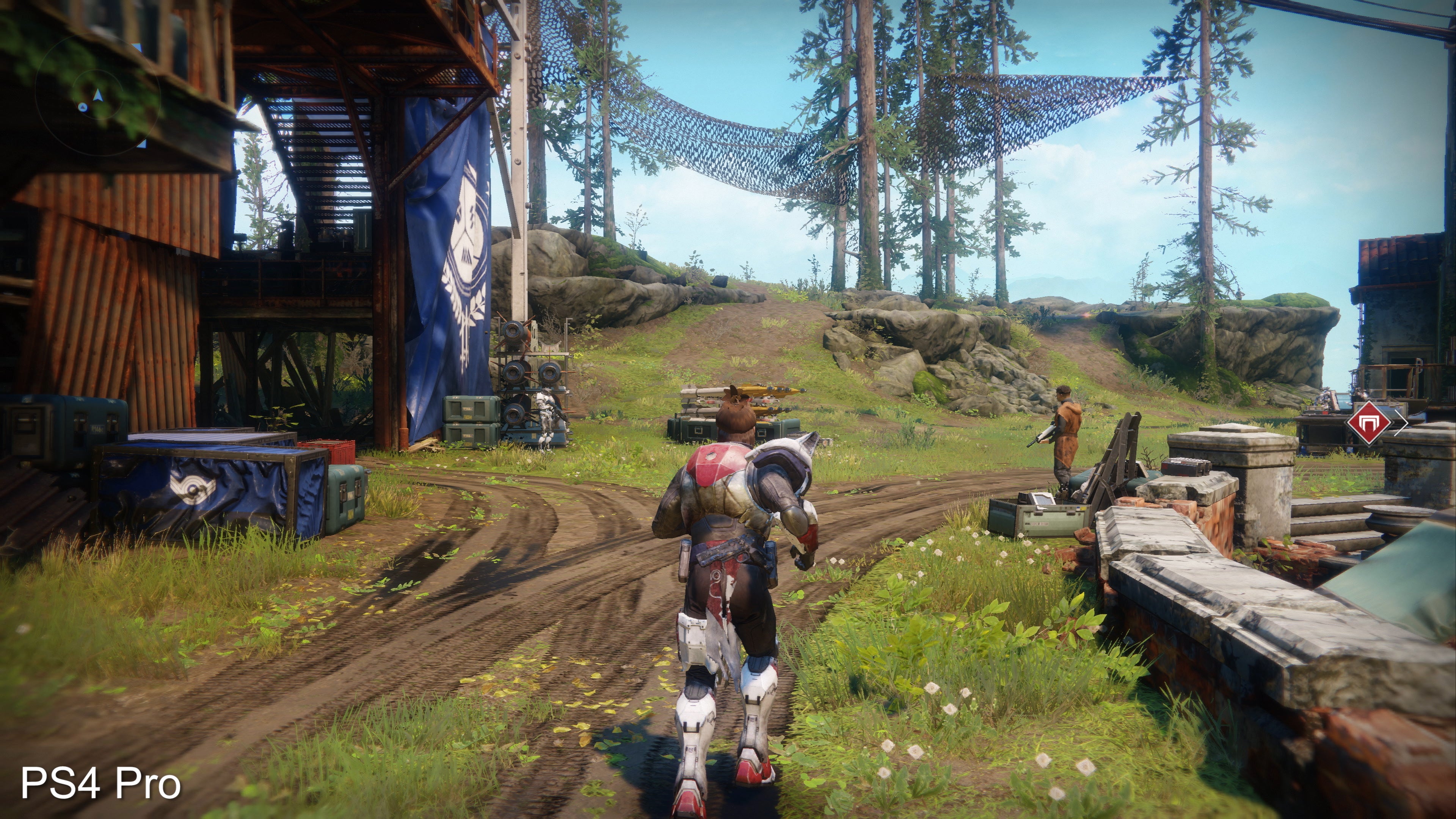Select the red diamond waypoint marker
This screenshot has height=819, width=1456.
[1369, 422]
